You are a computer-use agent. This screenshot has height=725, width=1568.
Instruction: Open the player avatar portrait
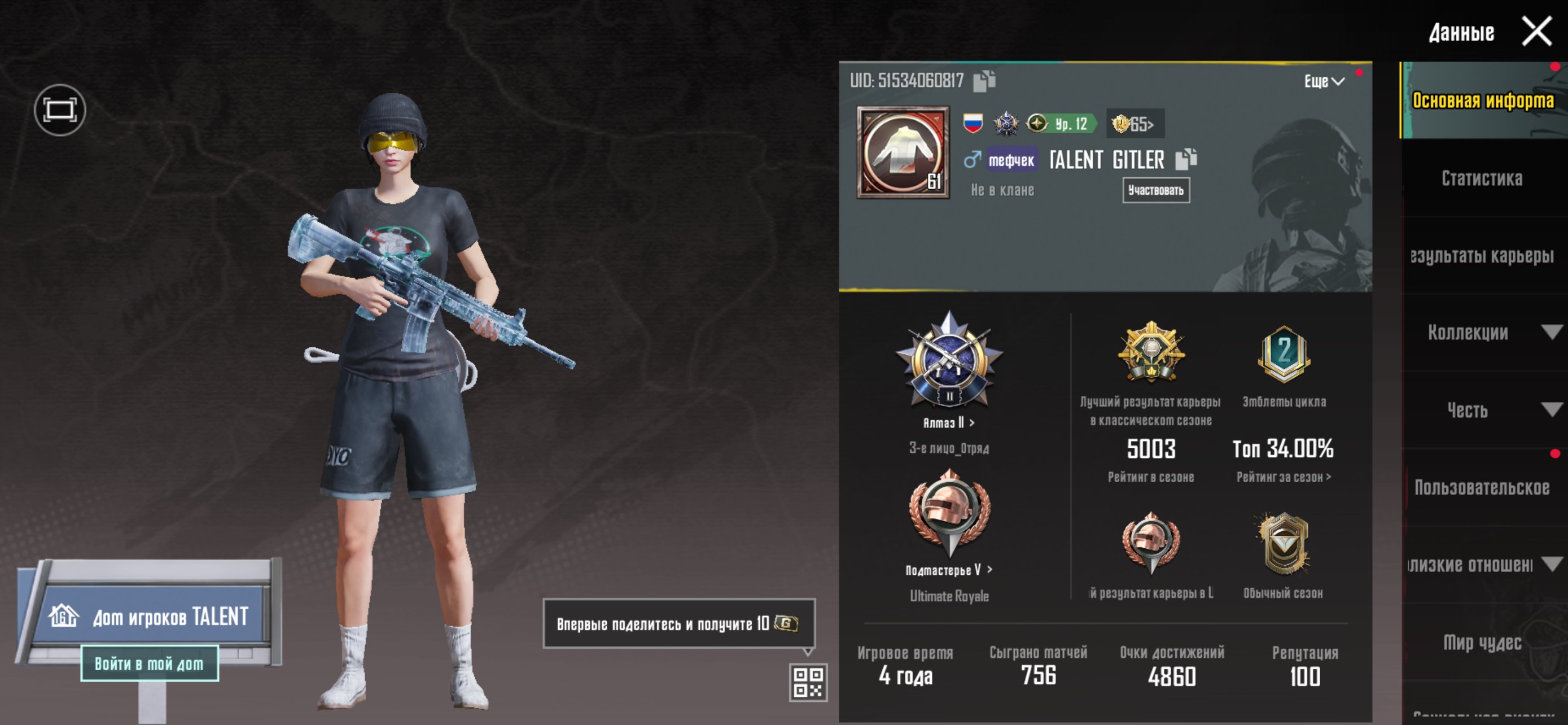(903, 152)
